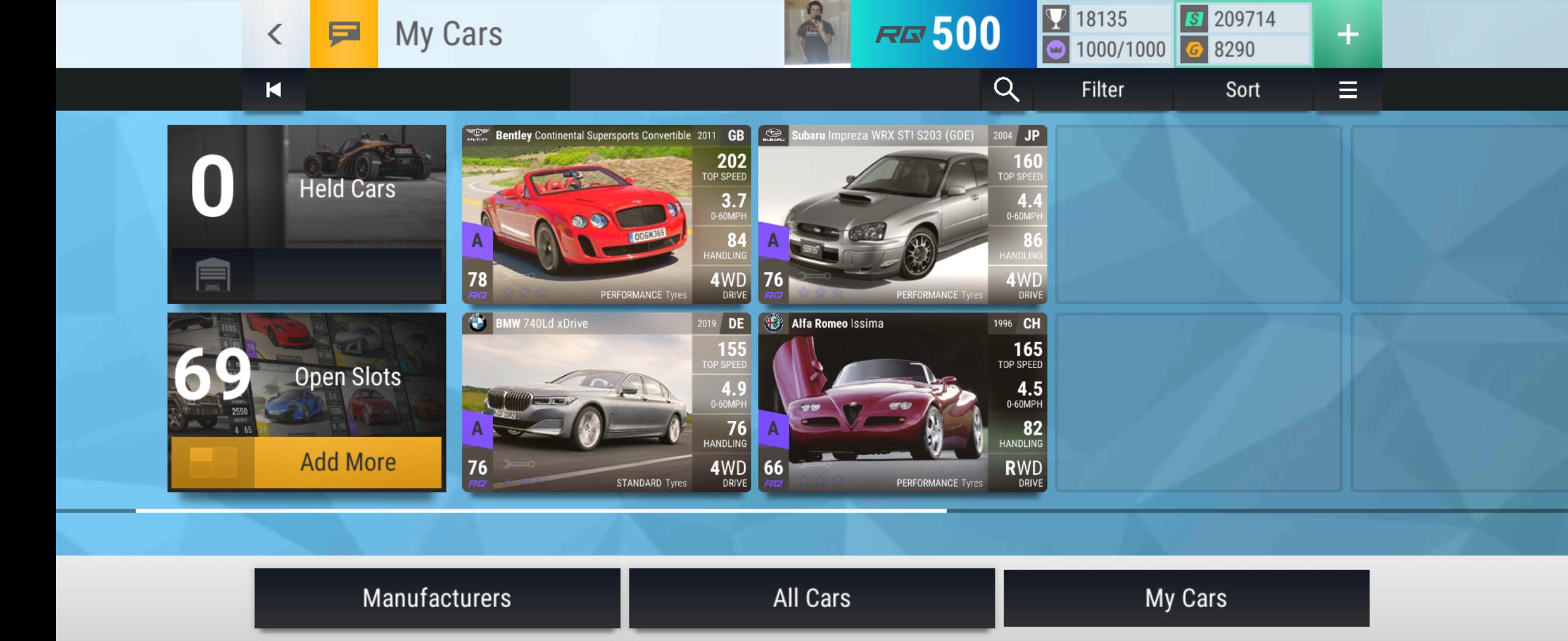Open the yellow chat messages icon
This screenshot has width=1568, height=641.
pos(344,33)
